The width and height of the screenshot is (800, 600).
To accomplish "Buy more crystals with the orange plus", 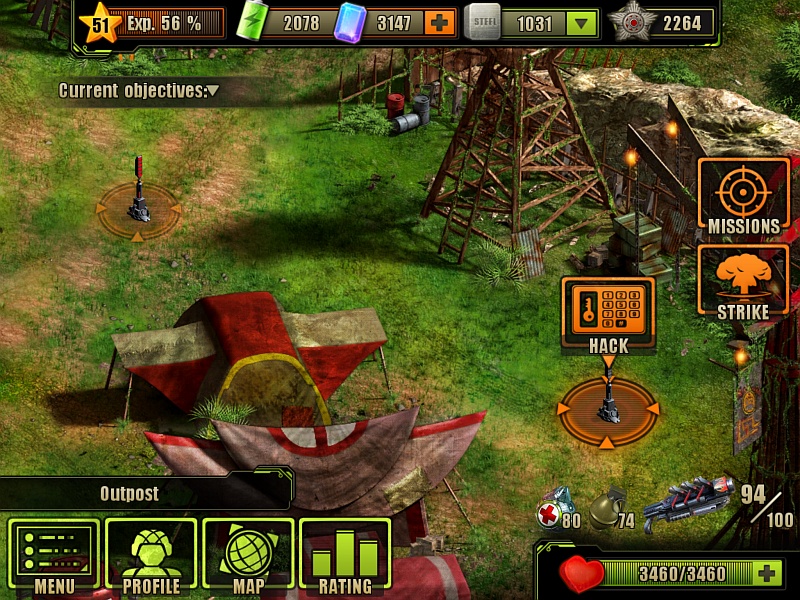I will click(438, 23).
